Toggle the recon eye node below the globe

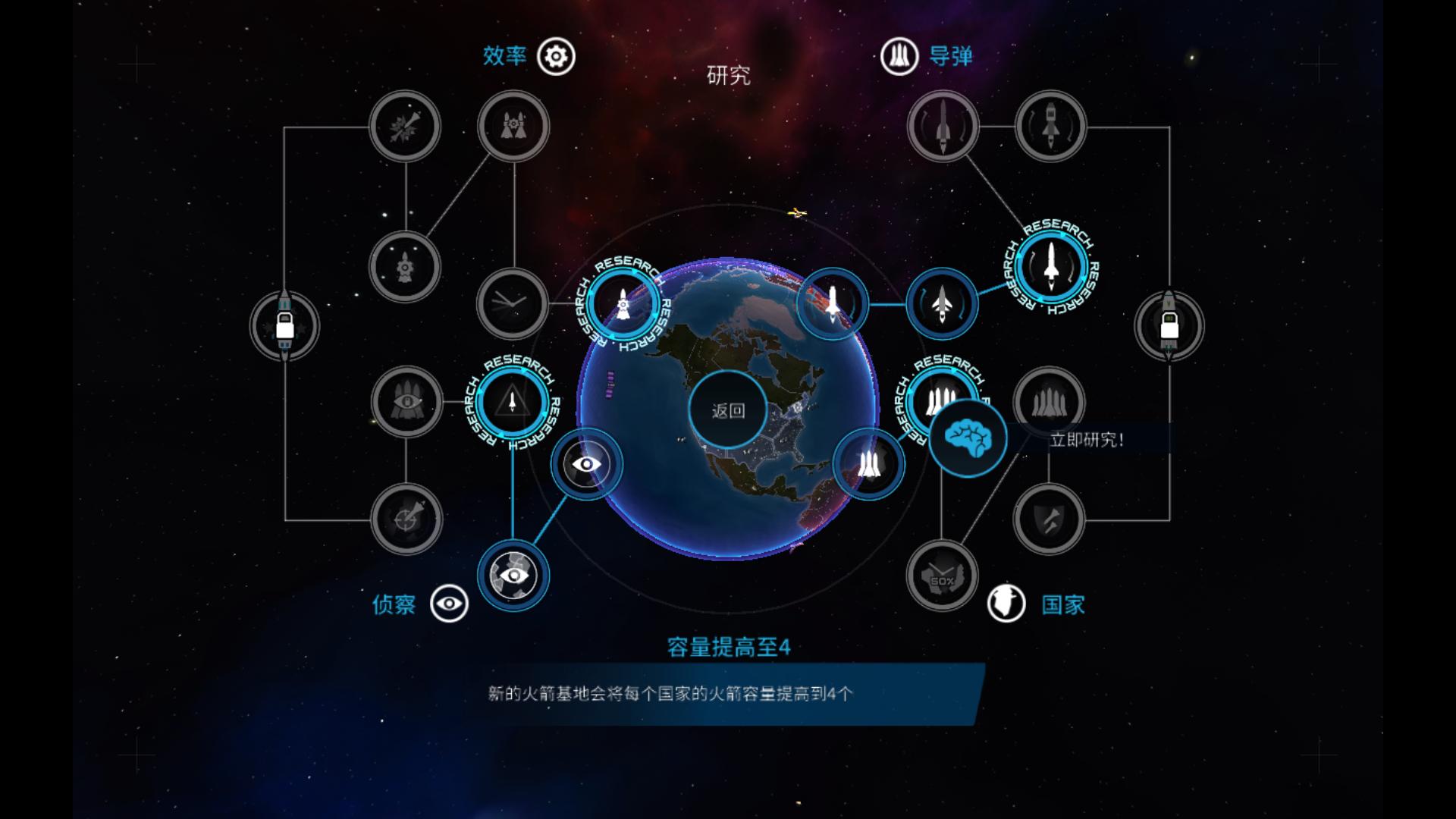tap(585, 464)
